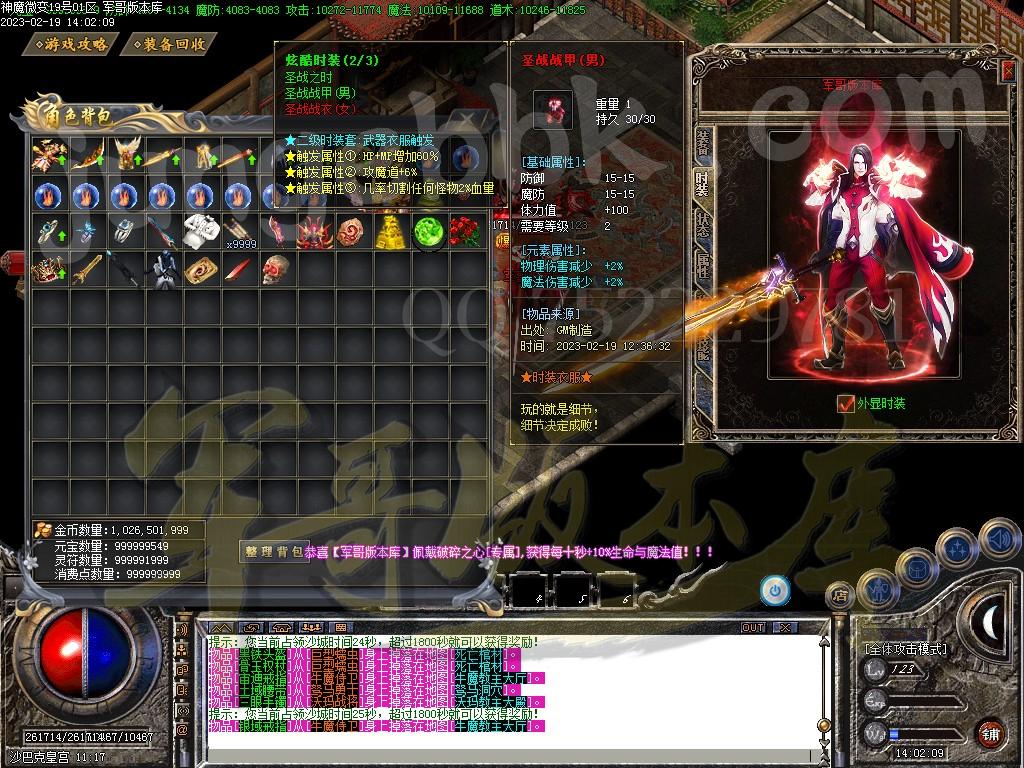This screenshot has width=1024, height=768.
Task: Open the 铺 shop round button
Action: (989, 733)
